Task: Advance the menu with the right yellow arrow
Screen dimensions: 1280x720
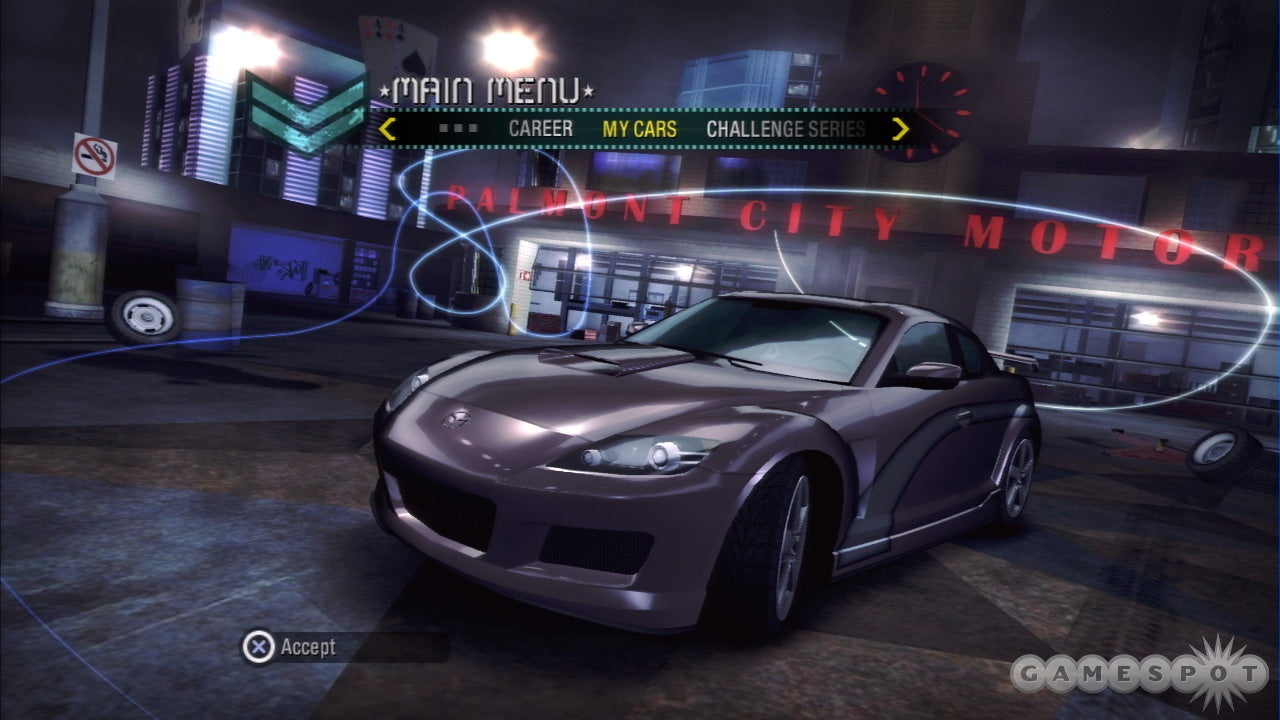Action: (x=900, y=129)
